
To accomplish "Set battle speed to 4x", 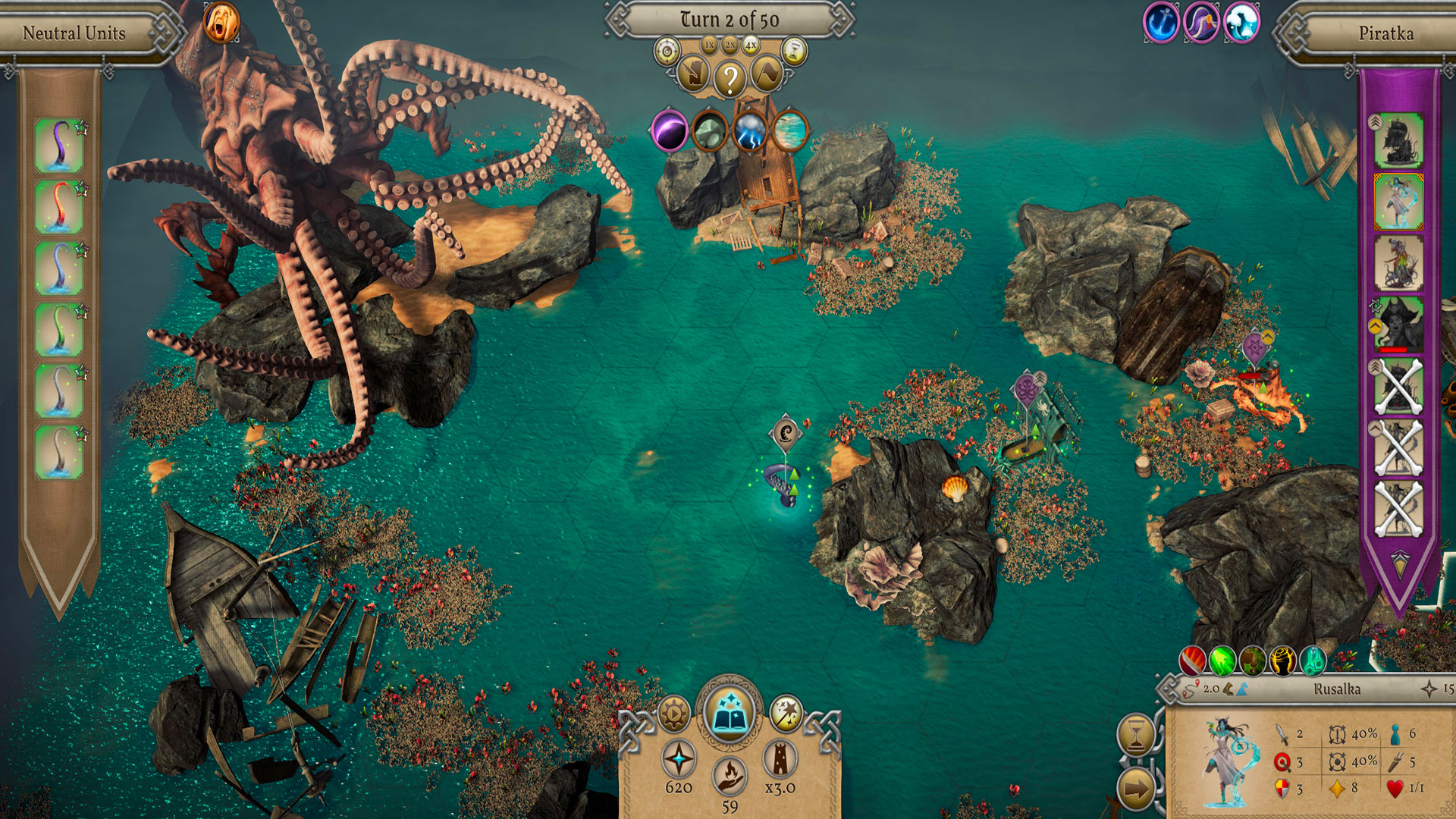I will click(x=751, y=45).
